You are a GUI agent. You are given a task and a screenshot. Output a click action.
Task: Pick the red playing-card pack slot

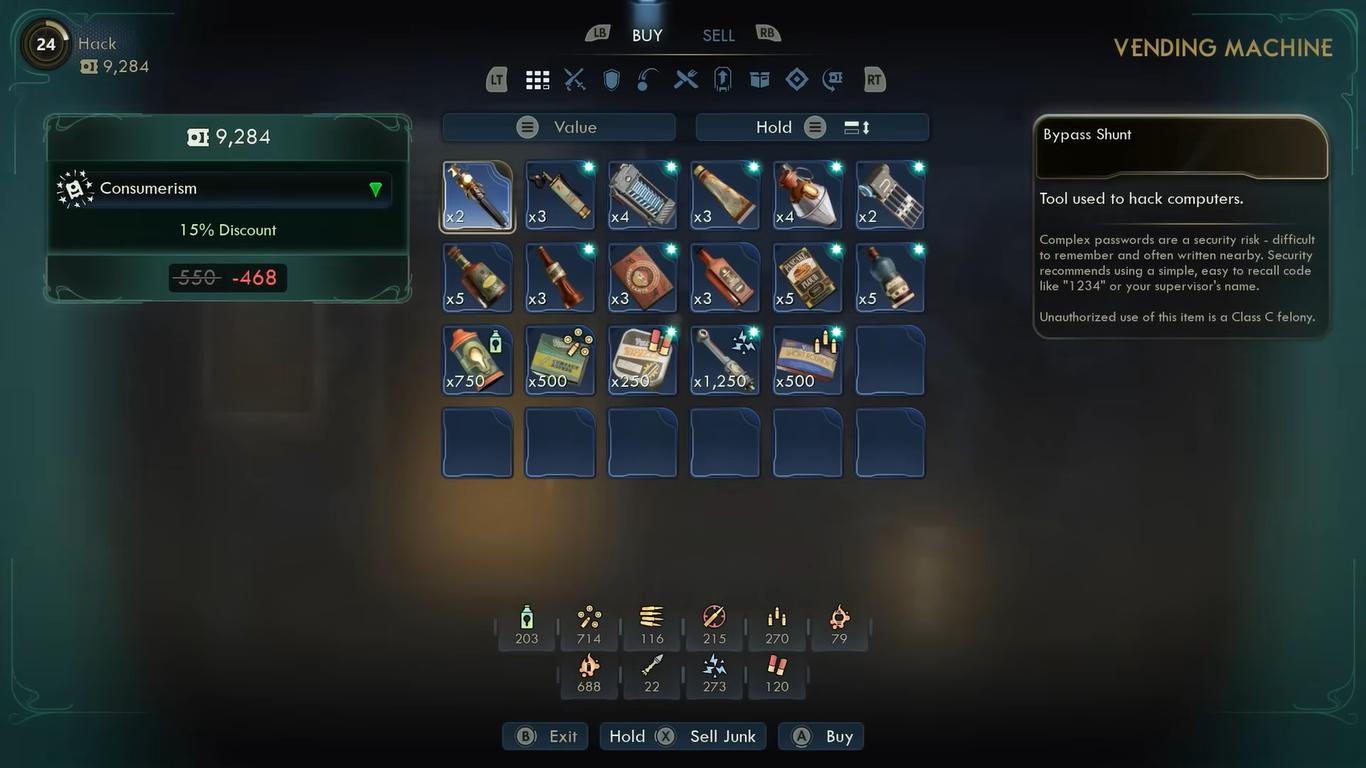(x=642, y=278)
